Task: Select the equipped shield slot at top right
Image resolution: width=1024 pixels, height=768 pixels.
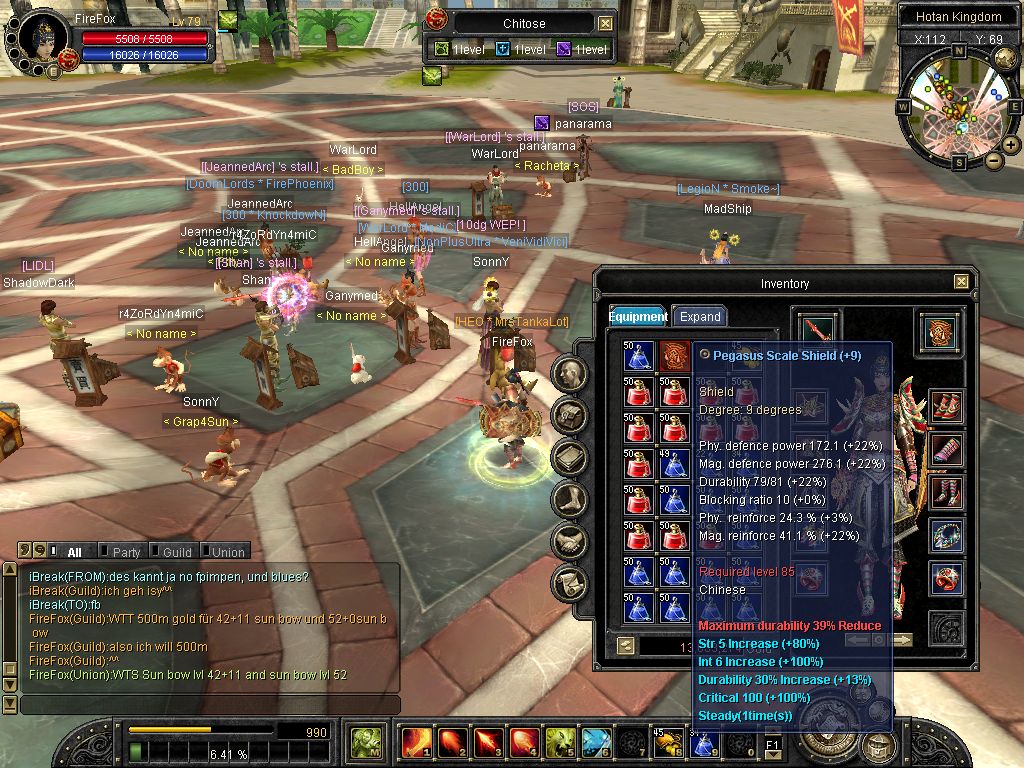Action: coord(939,333)
